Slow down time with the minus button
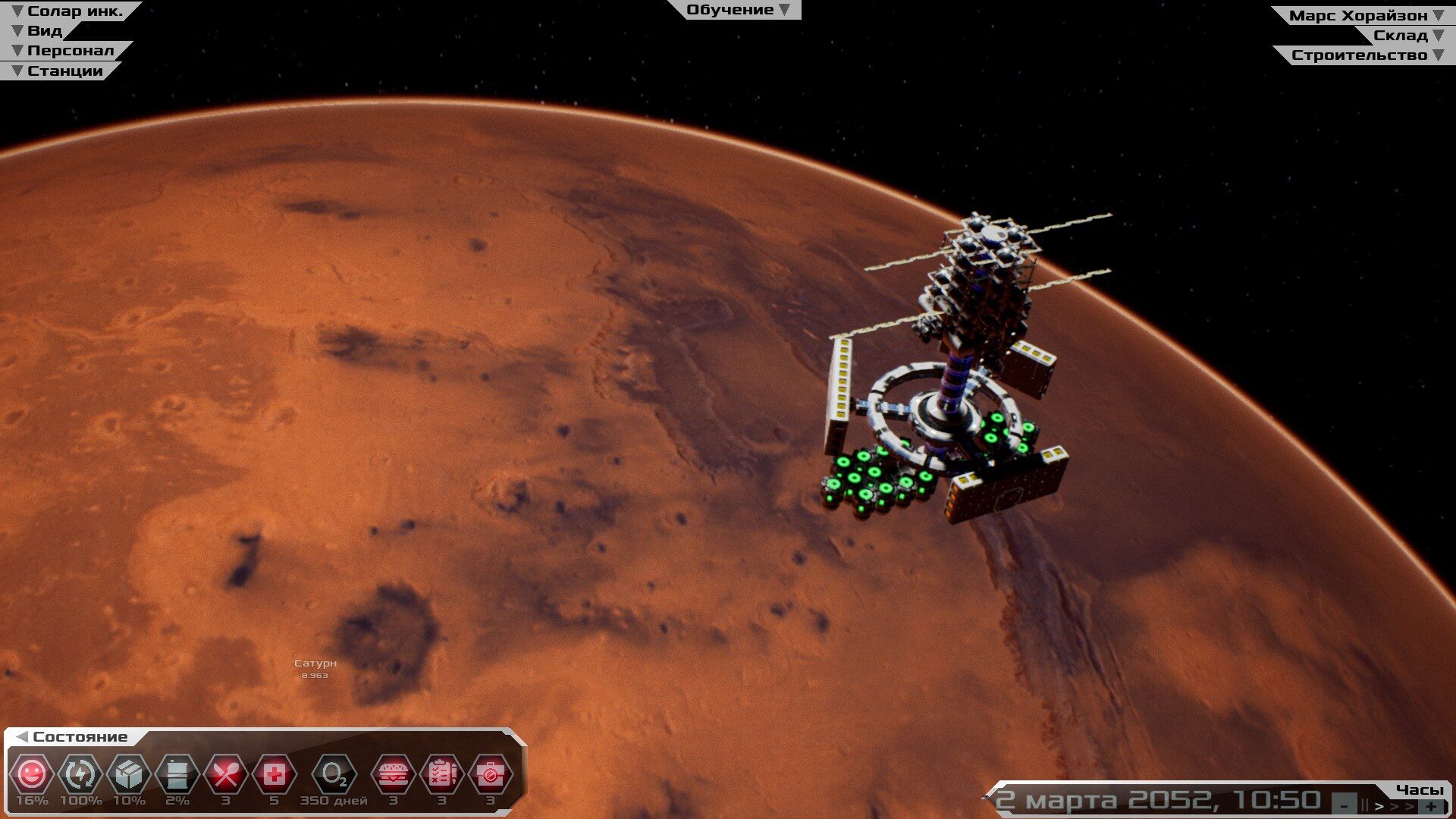 1345,806
